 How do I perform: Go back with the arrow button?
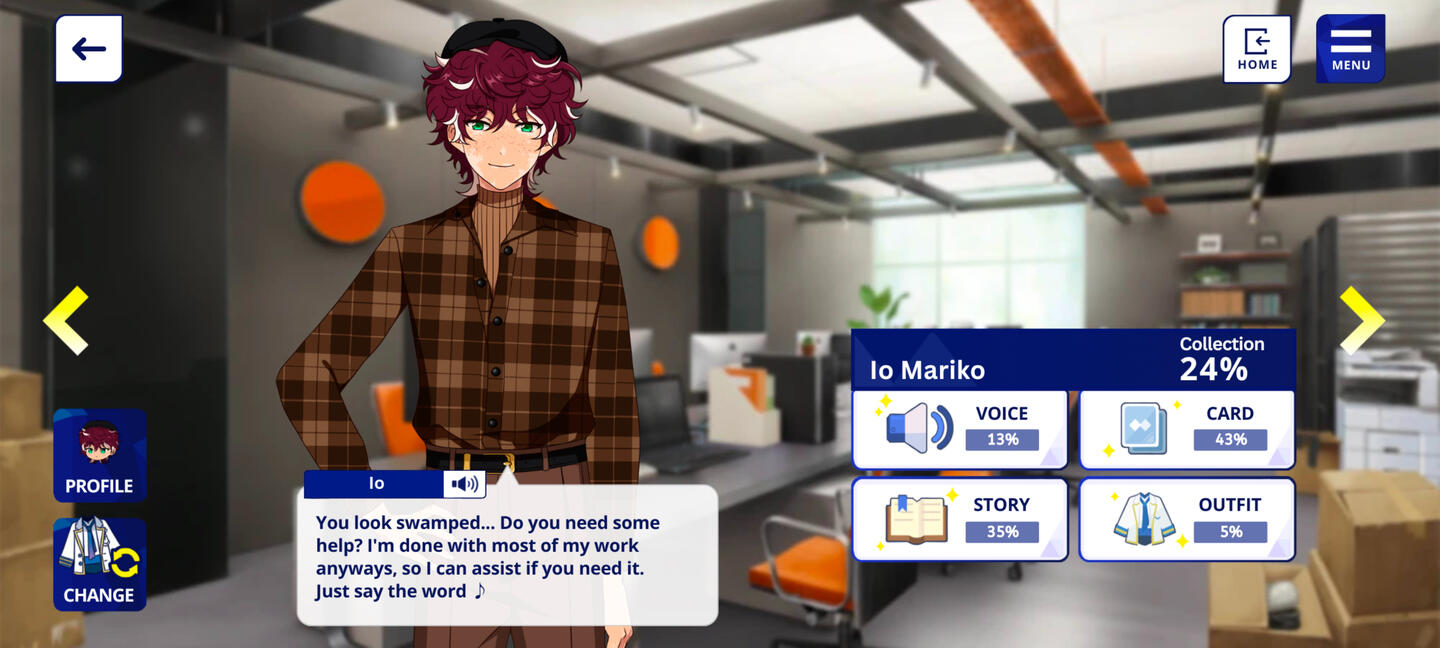89,49
